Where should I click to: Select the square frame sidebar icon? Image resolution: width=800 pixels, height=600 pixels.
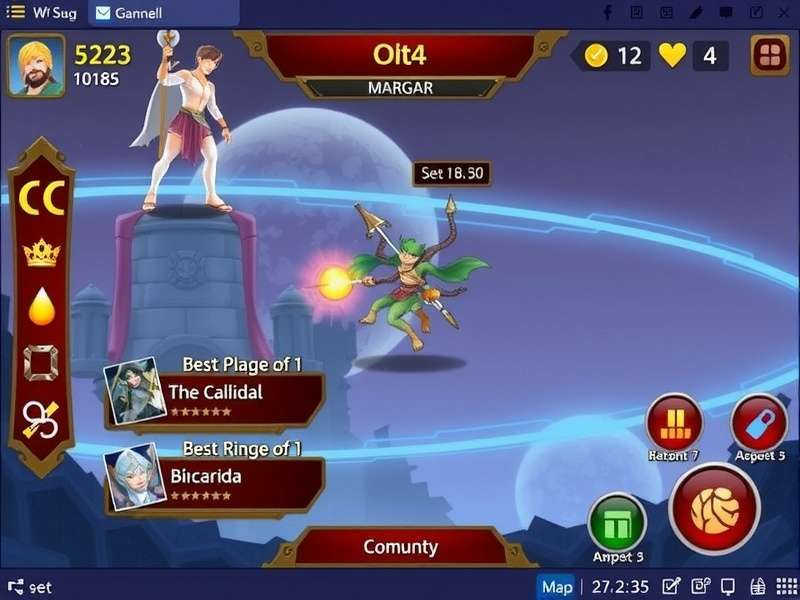41,362
